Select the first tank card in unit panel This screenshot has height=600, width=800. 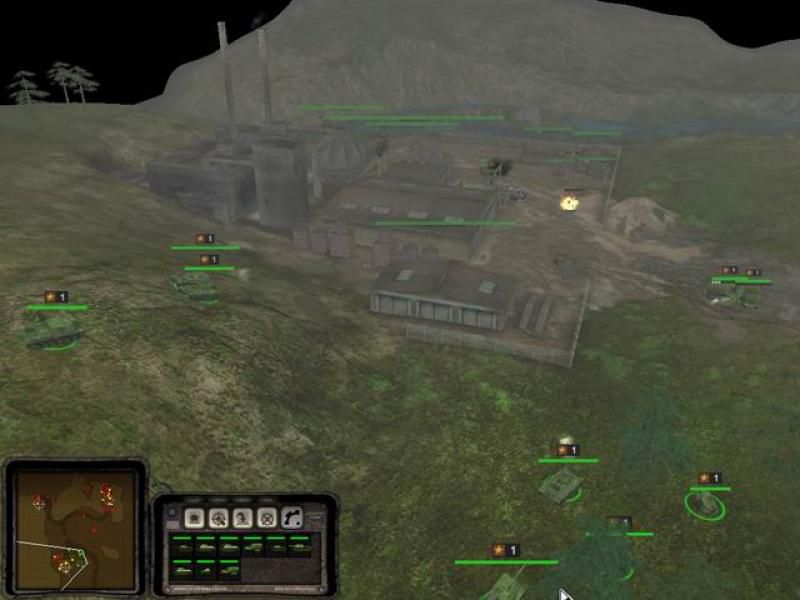182,547
